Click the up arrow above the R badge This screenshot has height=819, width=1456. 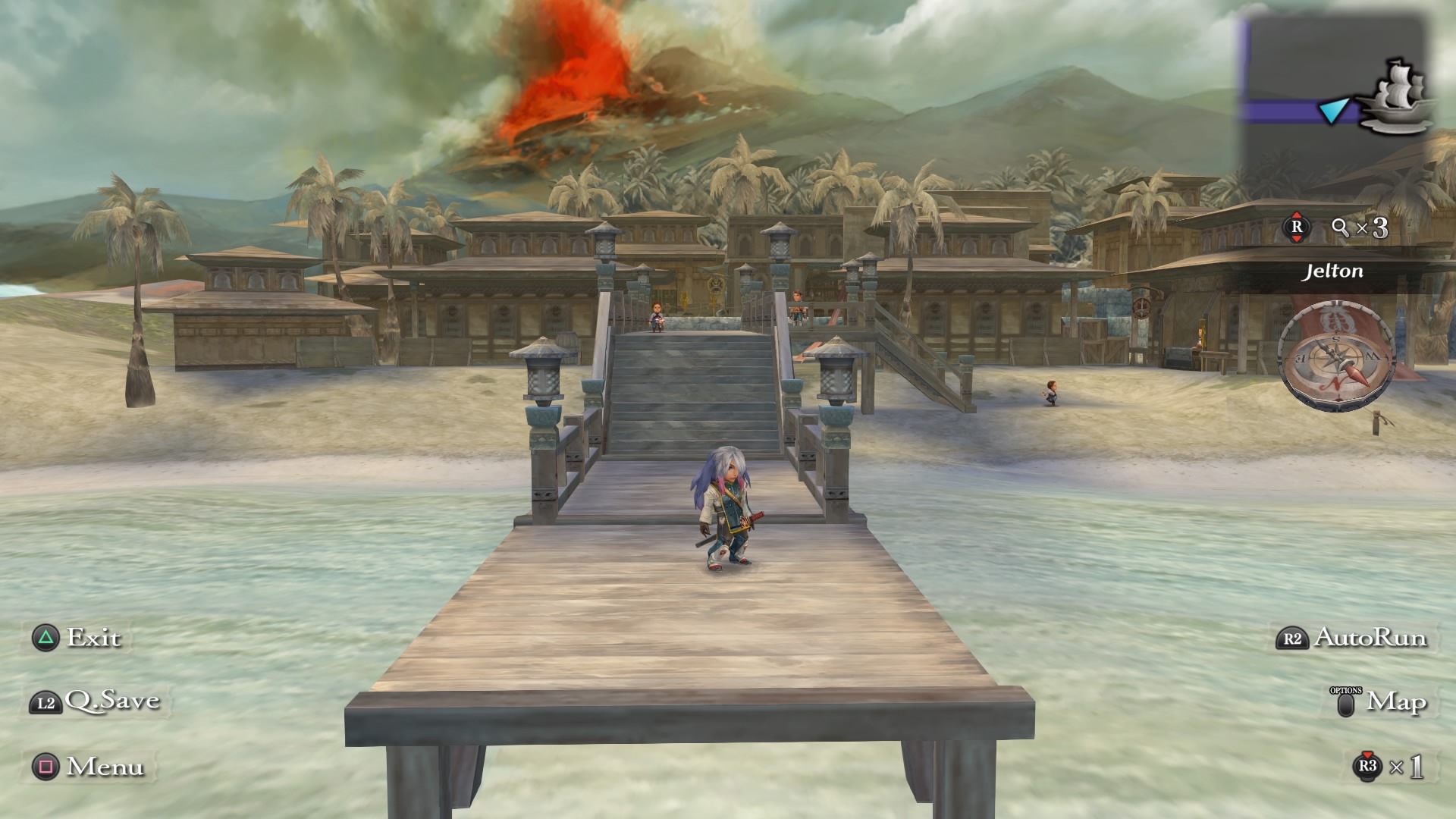(1297, 214)
